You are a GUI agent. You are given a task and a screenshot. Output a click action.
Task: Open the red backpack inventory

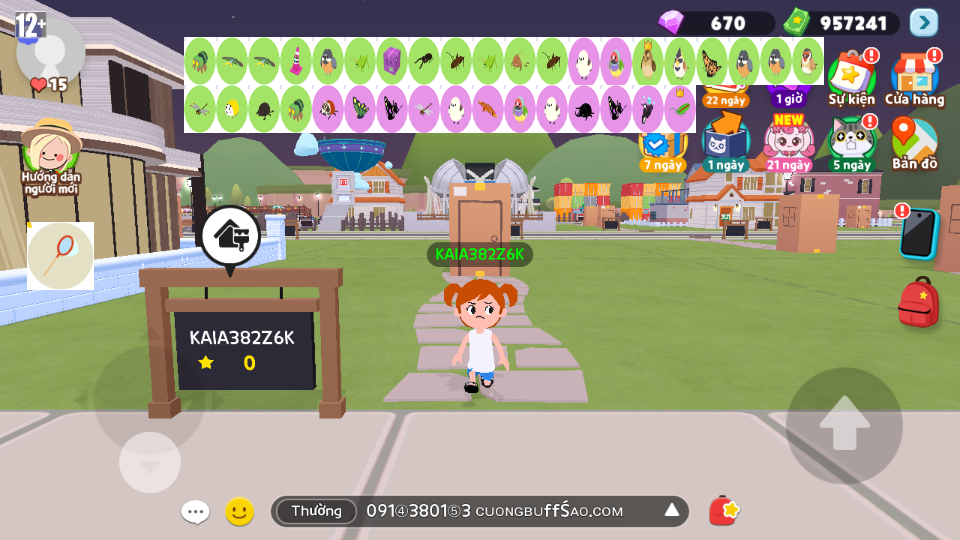click(x=918, y=303)
